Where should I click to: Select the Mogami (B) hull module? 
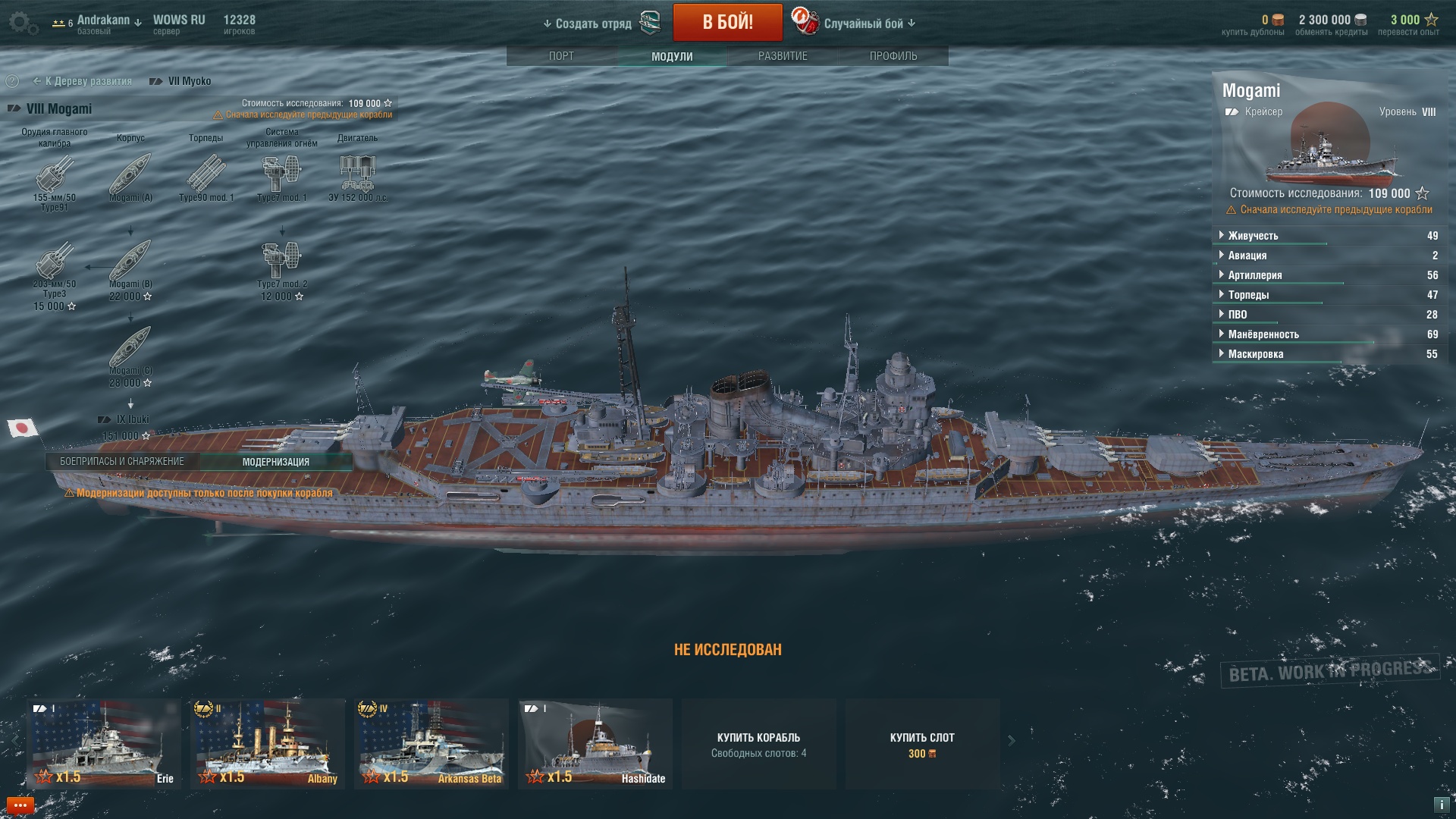tap(130, 262)
